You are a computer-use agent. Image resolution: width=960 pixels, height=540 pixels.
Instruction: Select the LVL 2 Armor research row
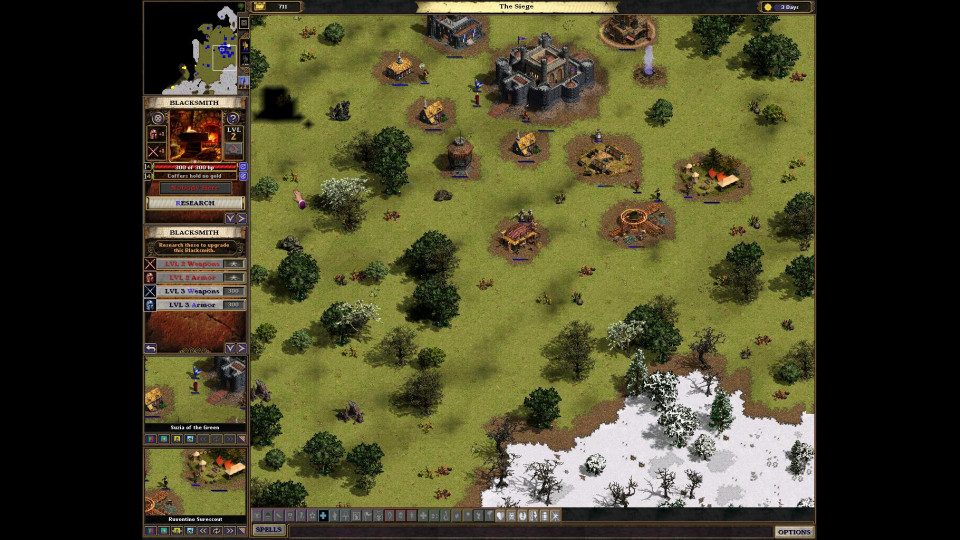[x=194, y=277]
